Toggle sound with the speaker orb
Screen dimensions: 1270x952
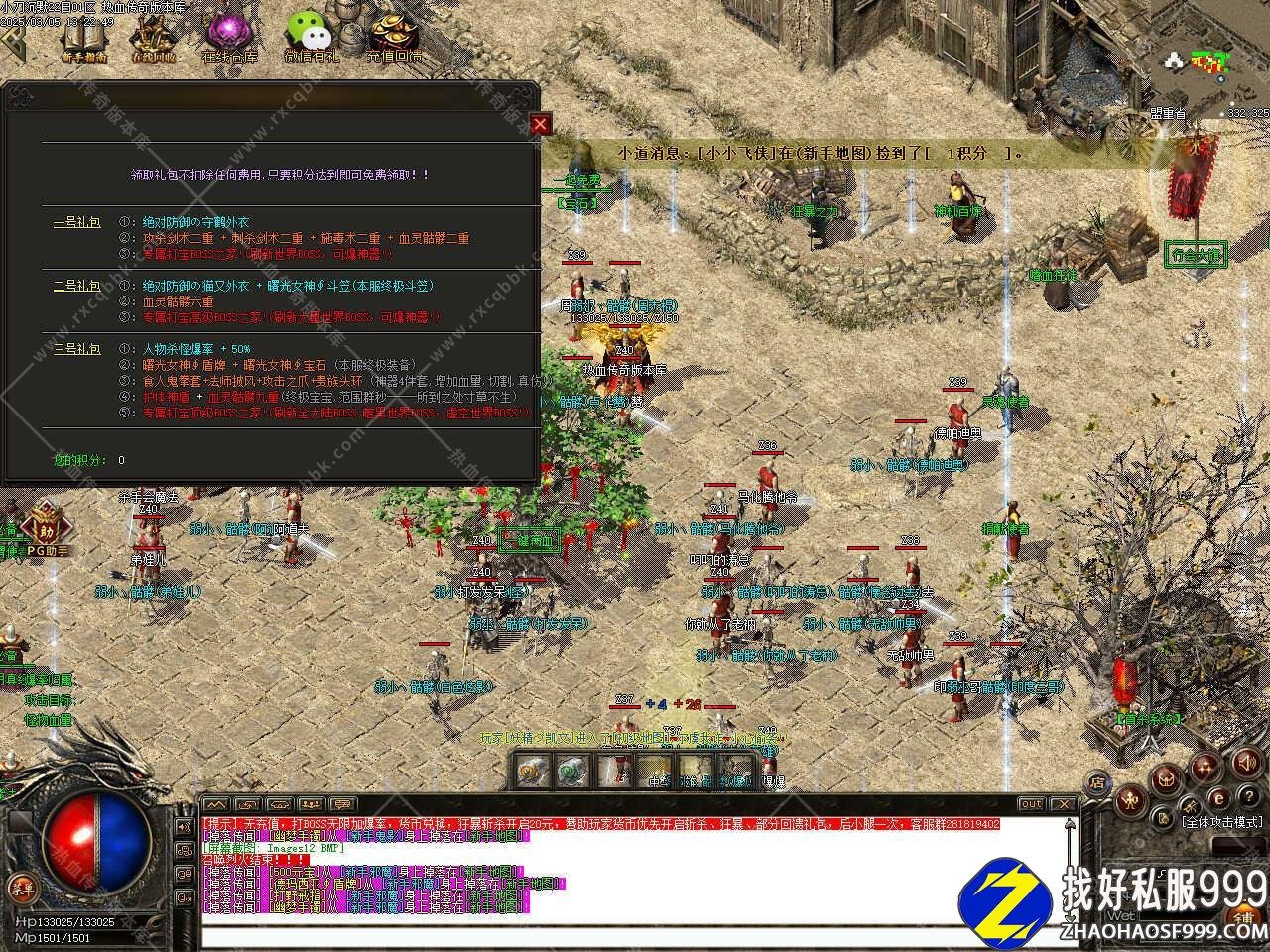[x=1244, y=762]
